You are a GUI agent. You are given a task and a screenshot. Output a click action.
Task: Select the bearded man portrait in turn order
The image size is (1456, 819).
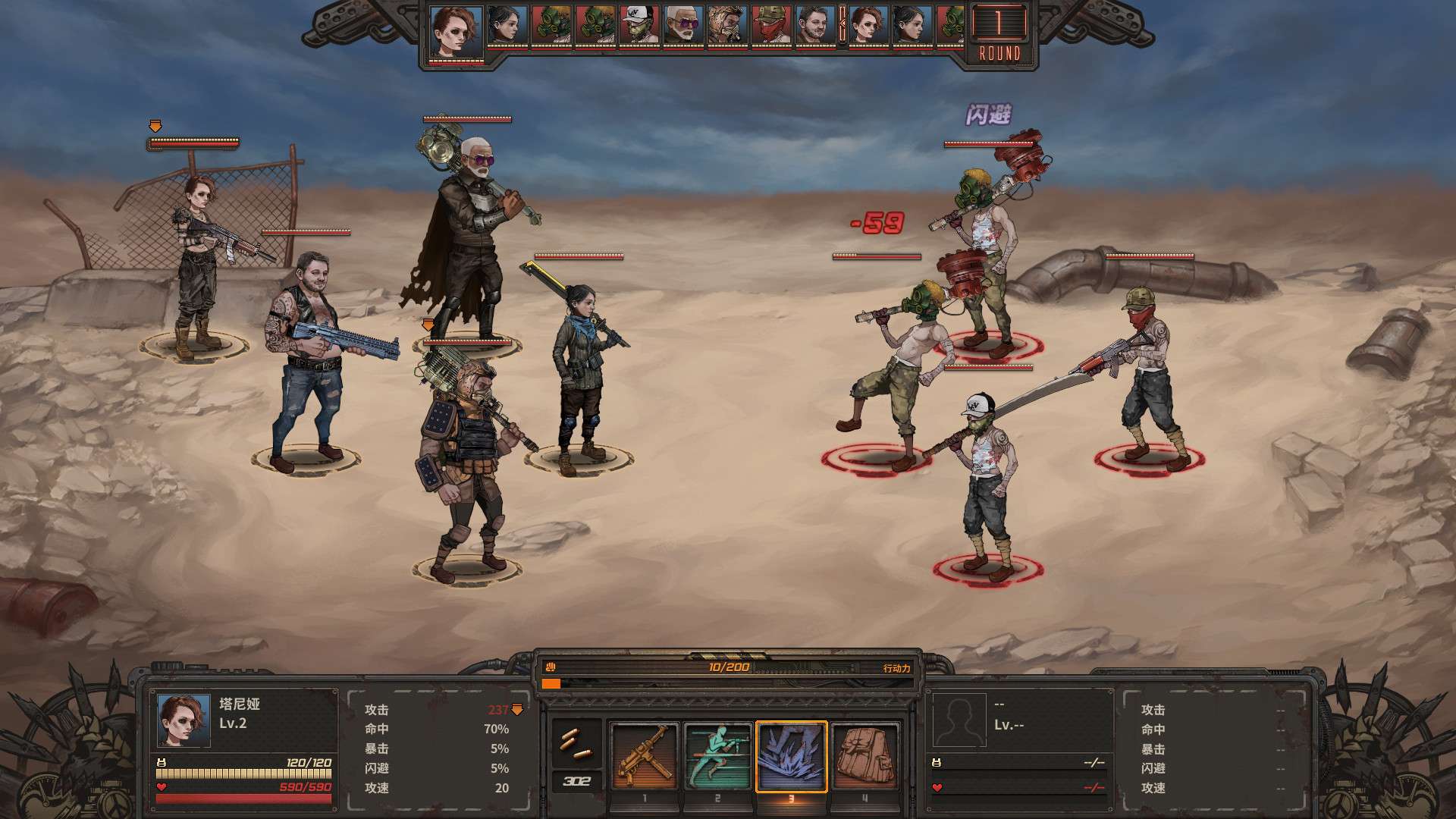815,26
